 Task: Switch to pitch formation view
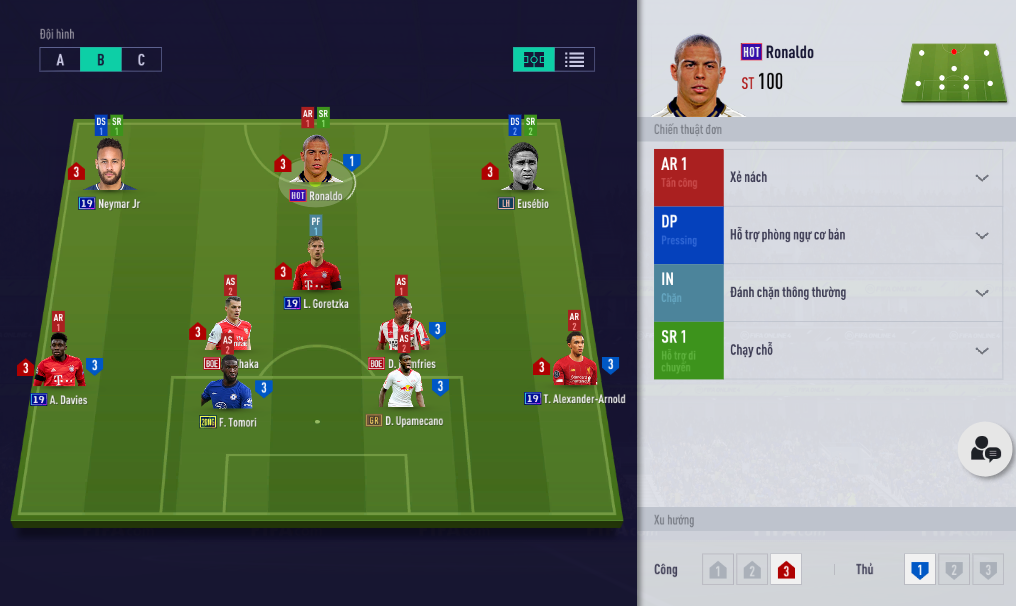click(x=534, y=60)
